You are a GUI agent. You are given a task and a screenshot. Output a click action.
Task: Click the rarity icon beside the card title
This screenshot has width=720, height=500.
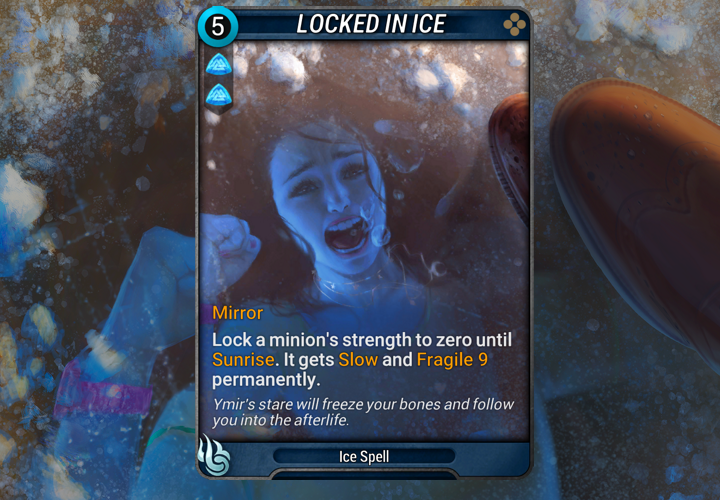click(x=510, y=23)
